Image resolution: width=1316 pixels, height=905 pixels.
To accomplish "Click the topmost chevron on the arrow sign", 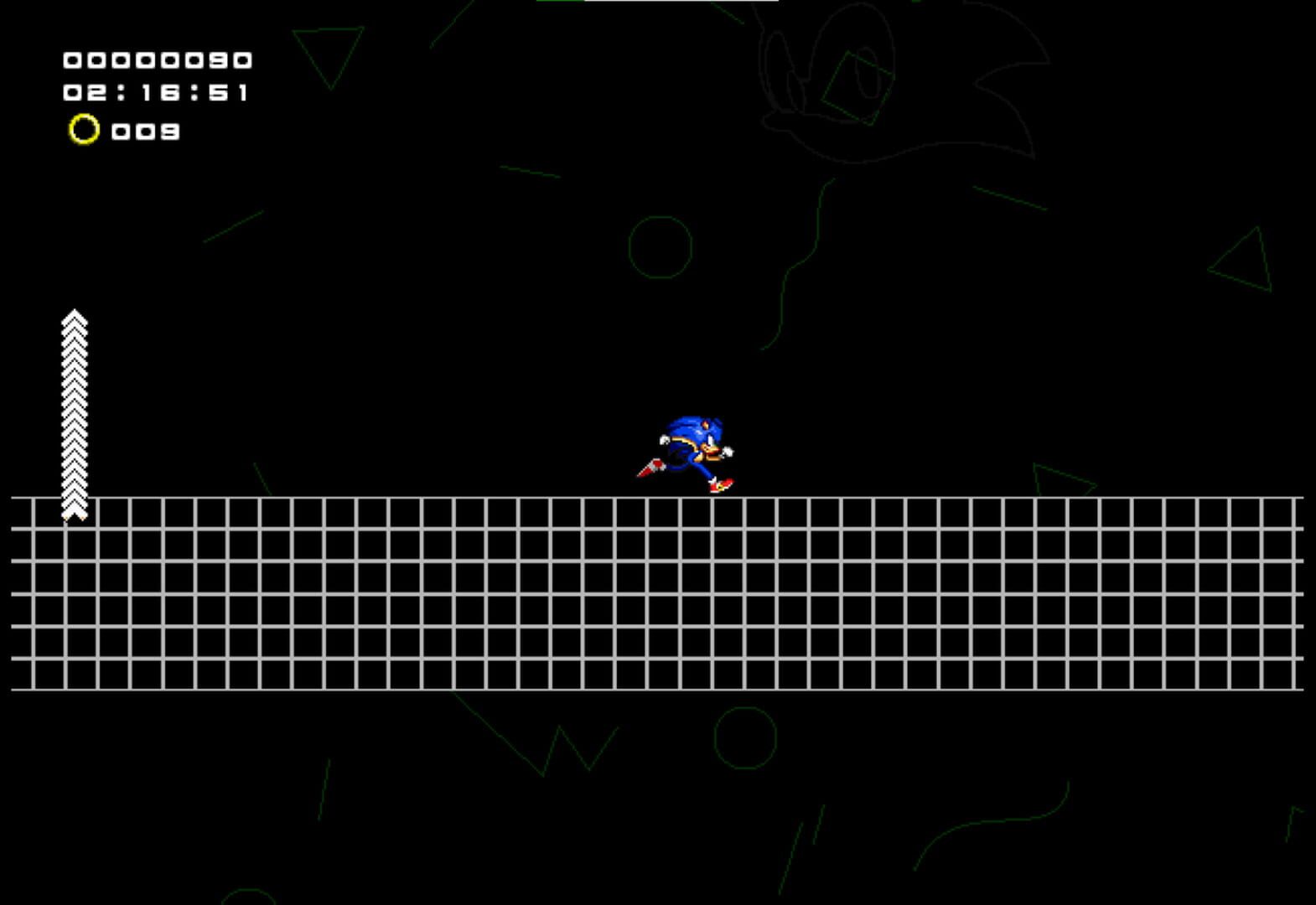I will click(75, 317).
